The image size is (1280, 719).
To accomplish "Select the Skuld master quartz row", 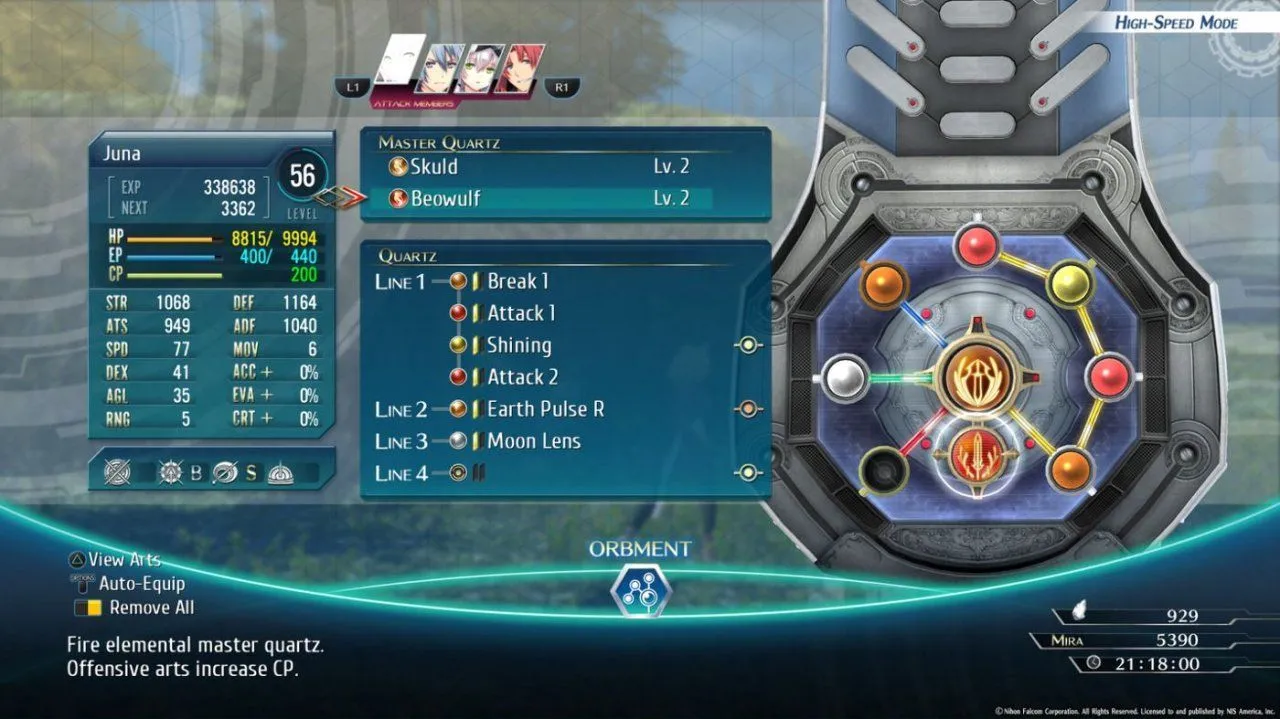I will [540, 167].
